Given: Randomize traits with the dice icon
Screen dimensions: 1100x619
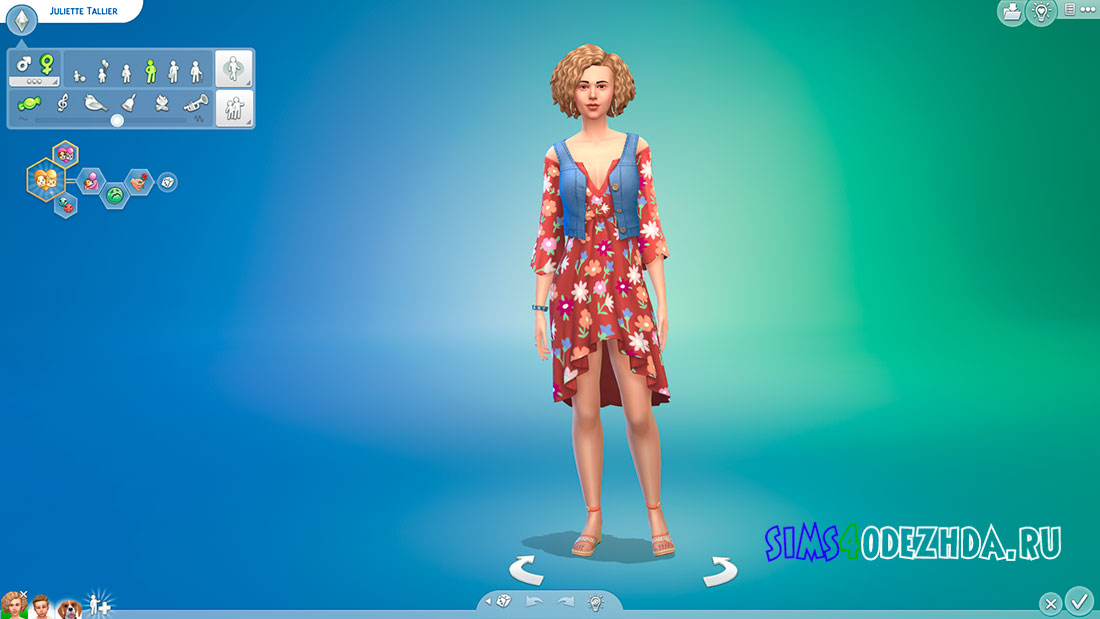Looking at the screenshot, I should coord(168,182).
